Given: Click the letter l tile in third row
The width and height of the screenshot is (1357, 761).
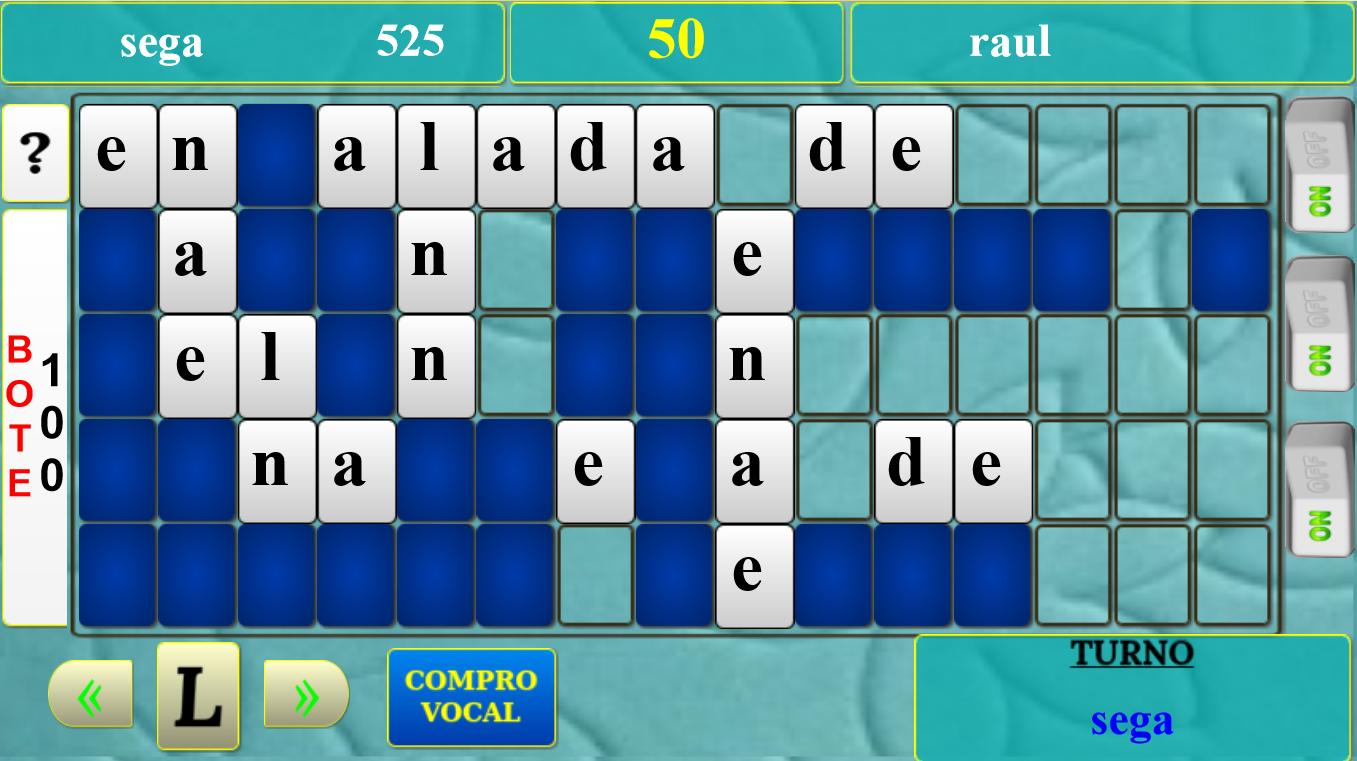Looking at the screenshot, I should point(277,361).
